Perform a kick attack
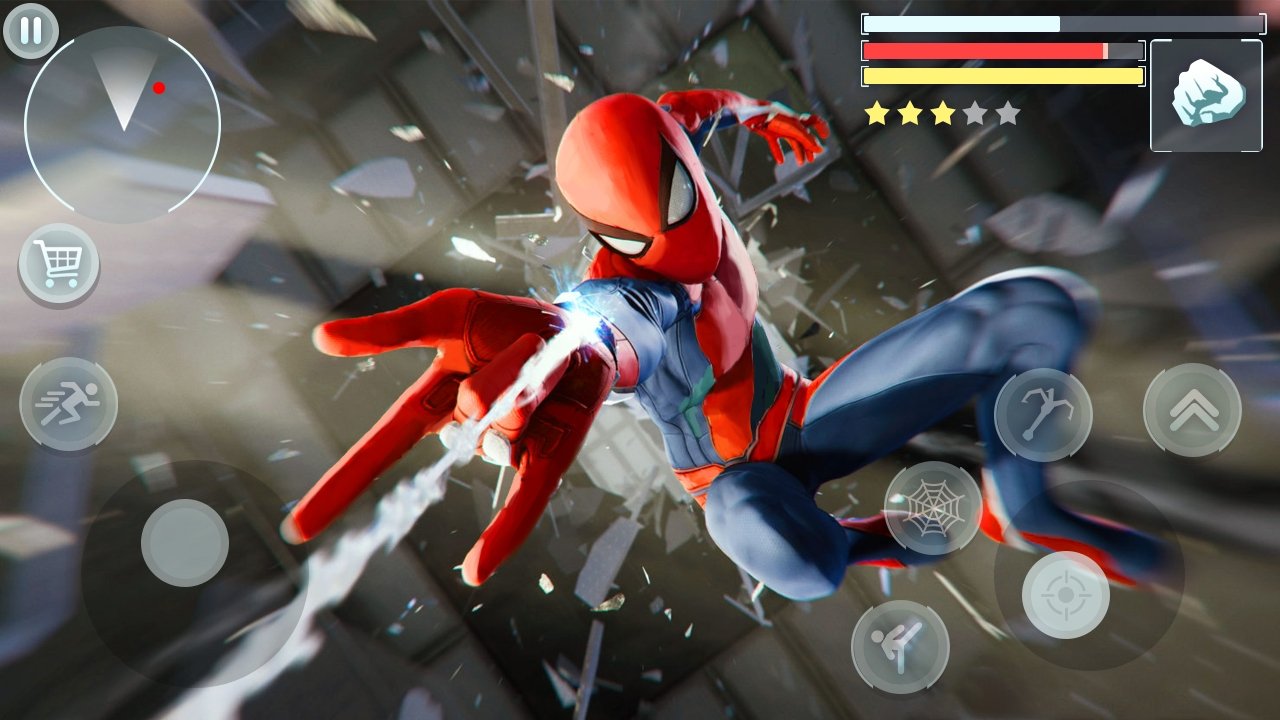The width and height of the screenshot is (1280, 720). (899, 646)
